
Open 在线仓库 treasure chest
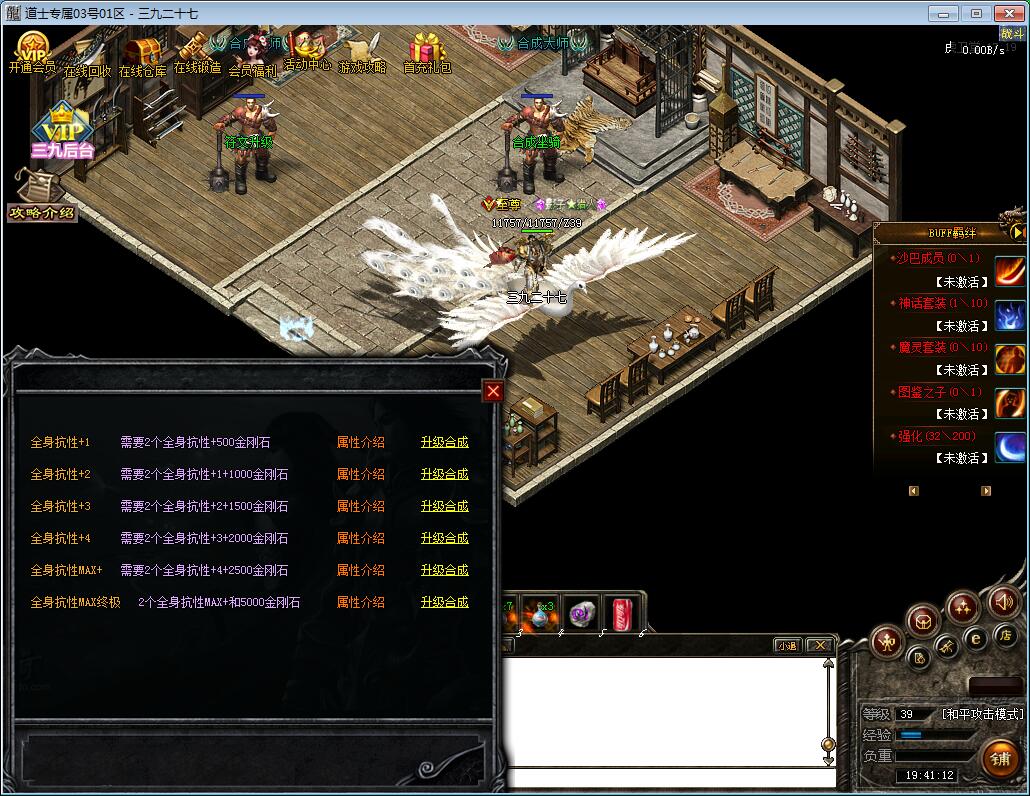(x=143, y=55)
